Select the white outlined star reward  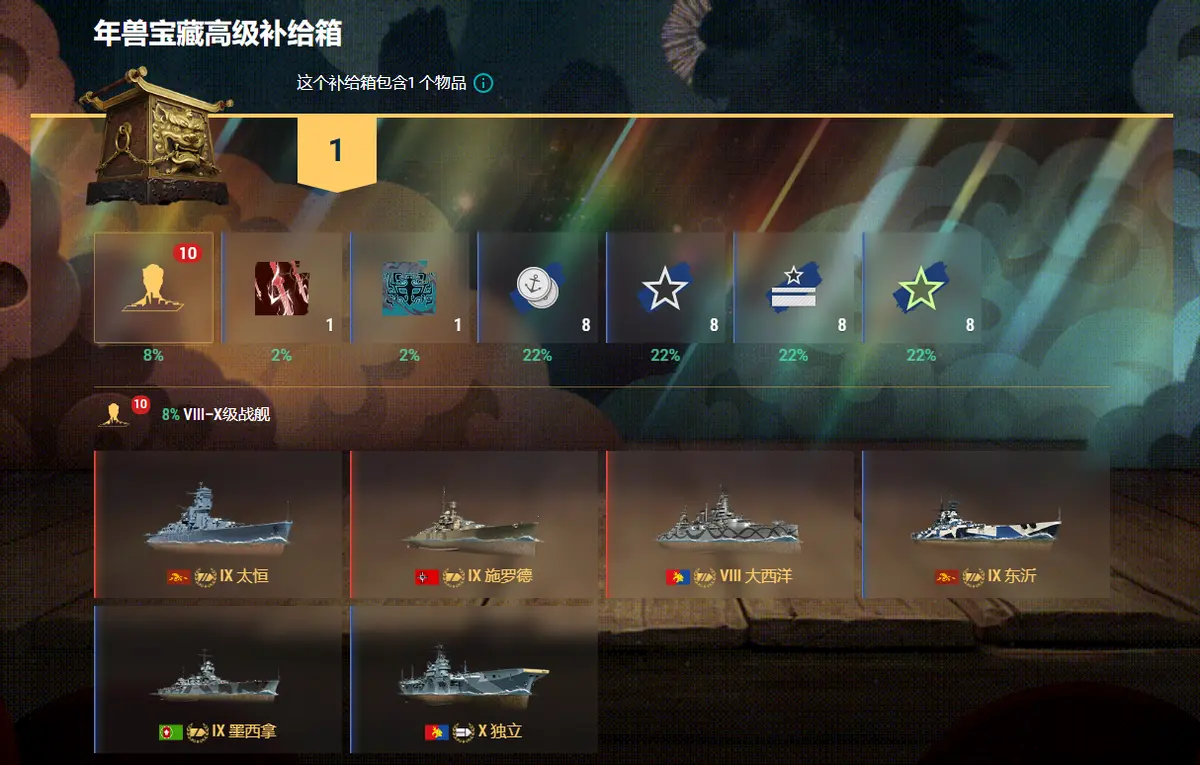click(x=666, y=288)
